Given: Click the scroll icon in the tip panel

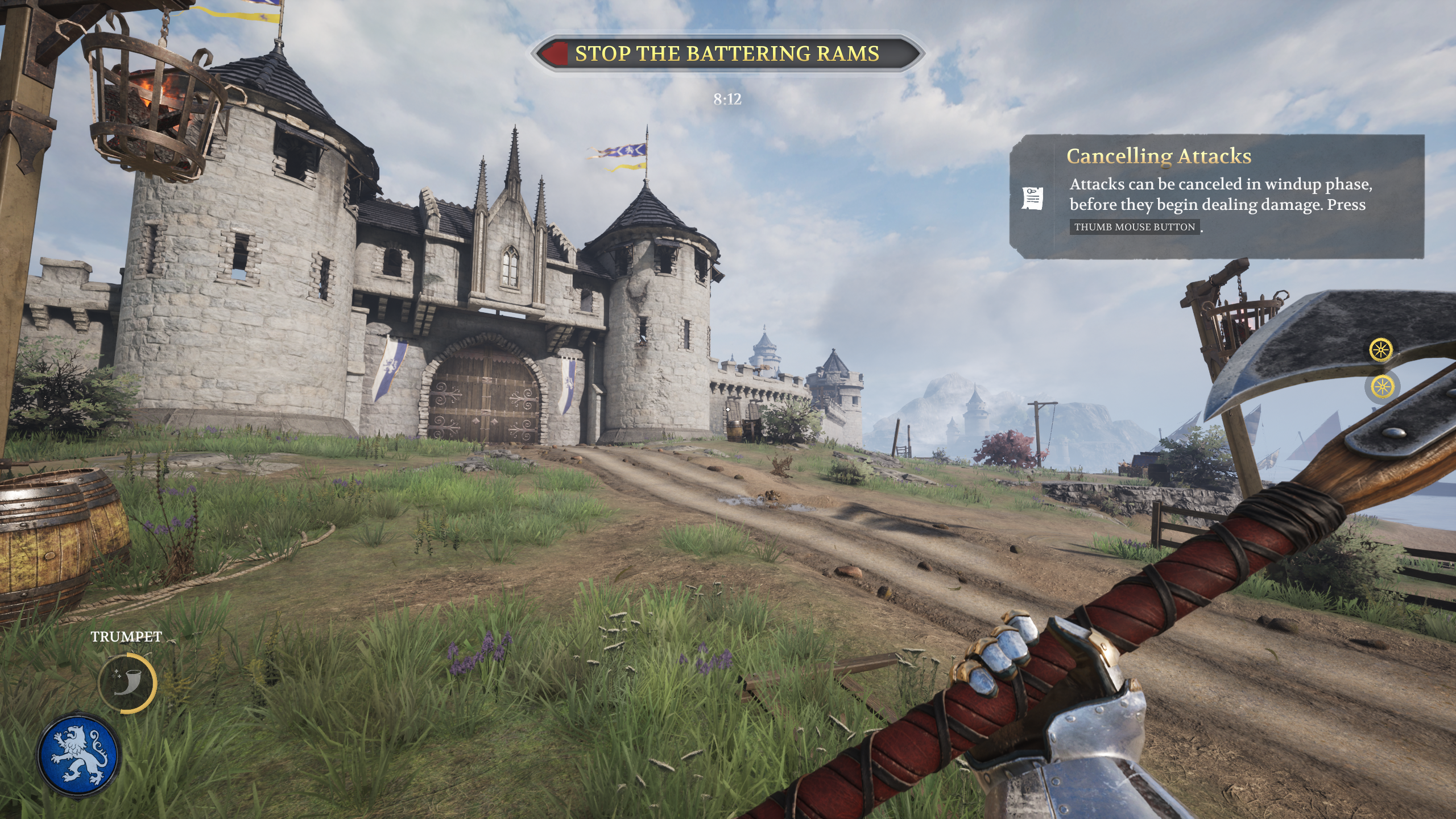Looking at the screenshot, I should tap(1032, 198).
